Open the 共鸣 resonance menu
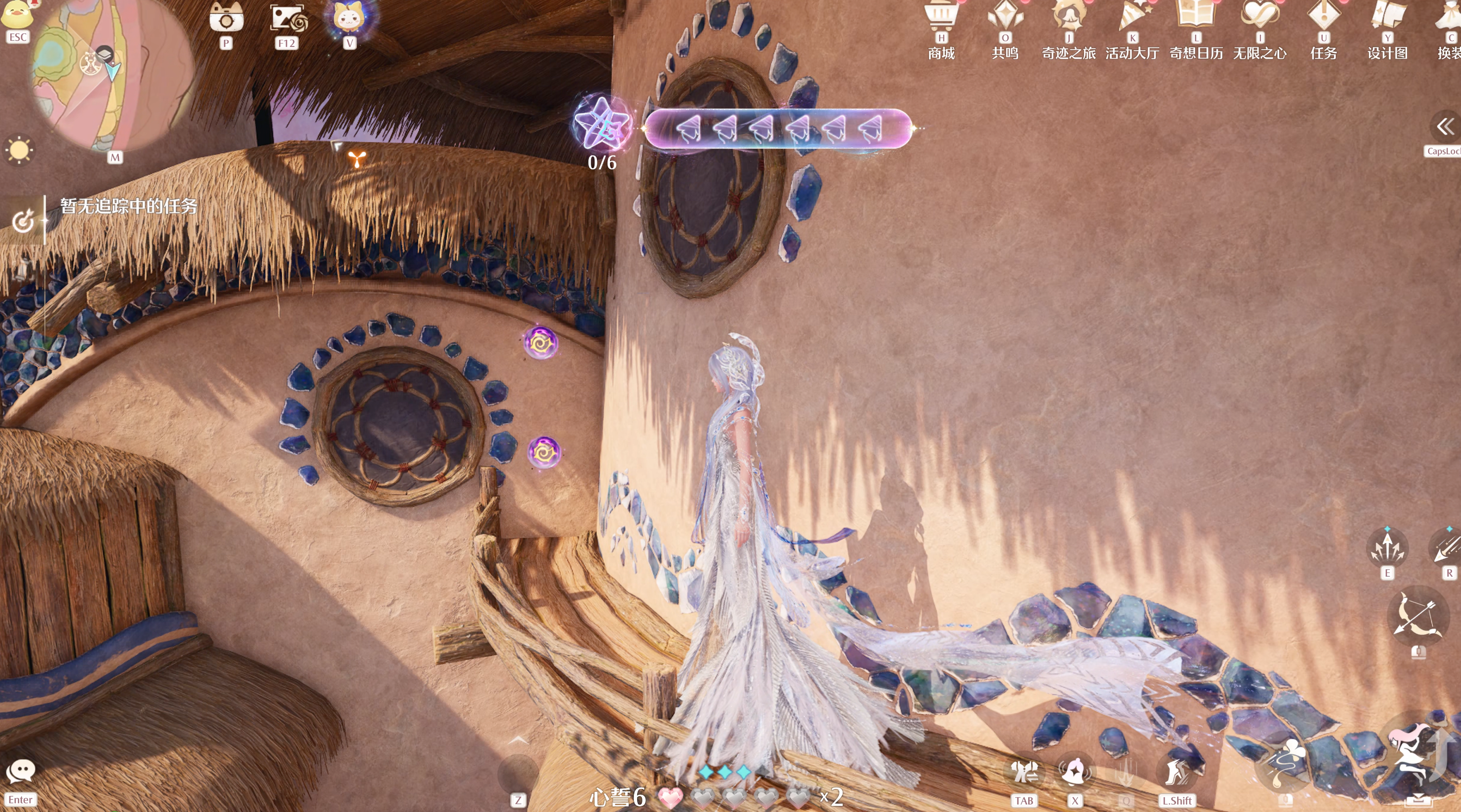The image size is (1461, 812). 1005,16
